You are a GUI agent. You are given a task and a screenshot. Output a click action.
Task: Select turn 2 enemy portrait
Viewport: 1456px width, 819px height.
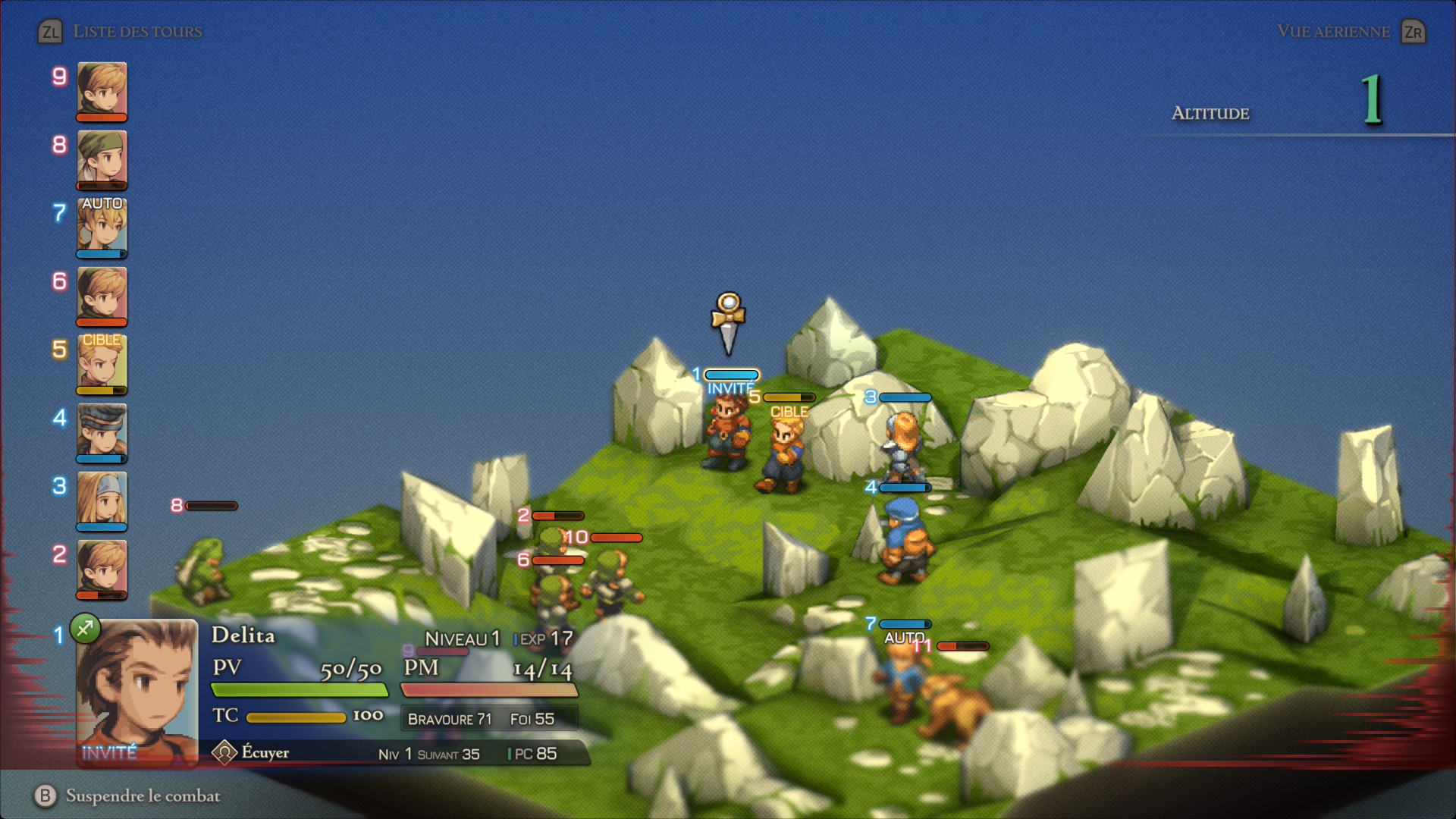(x=102, y=567)
